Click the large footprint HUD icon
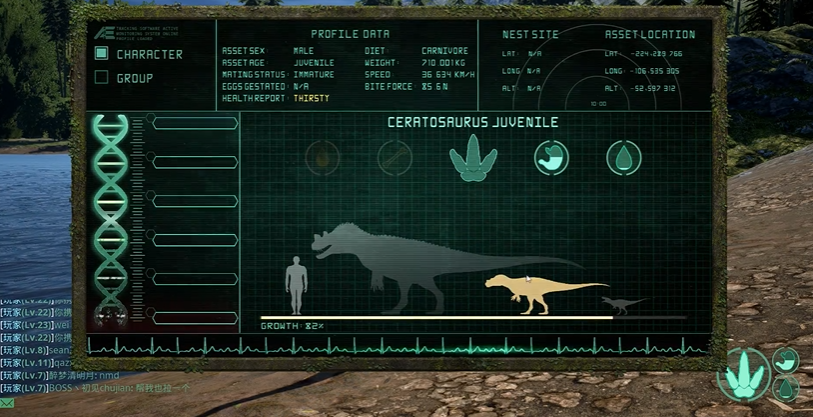 (x=746, y=374)
